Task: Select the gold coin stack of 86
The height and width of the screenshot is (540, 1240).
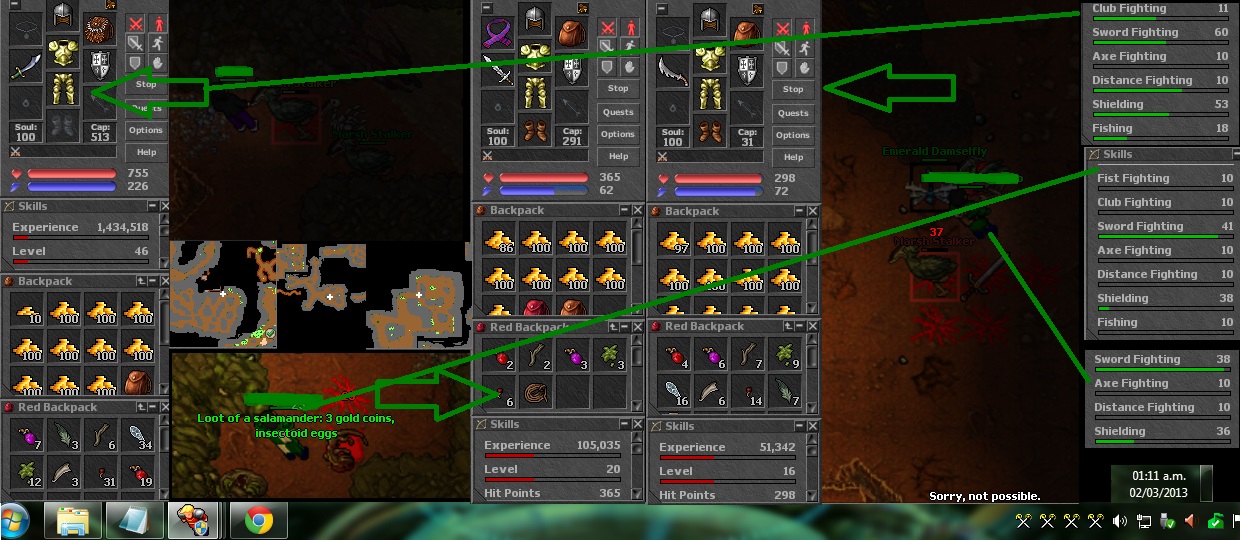Action: 497,238
